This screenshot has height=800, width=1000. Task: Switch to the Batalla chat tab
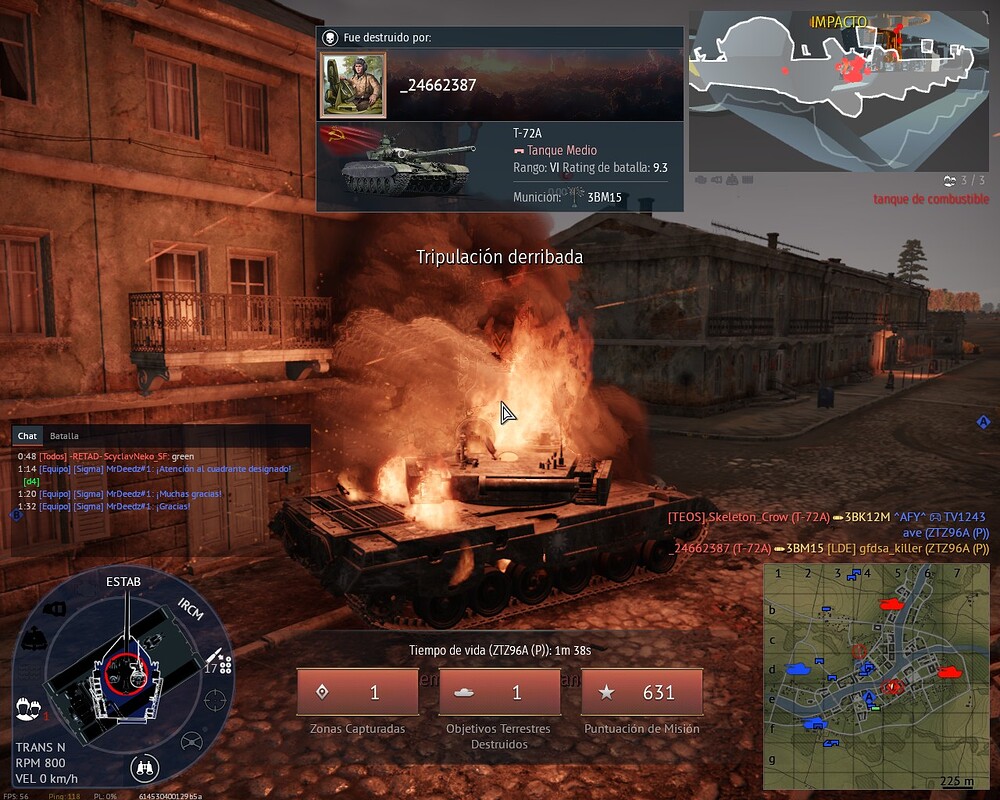[64, 436]
